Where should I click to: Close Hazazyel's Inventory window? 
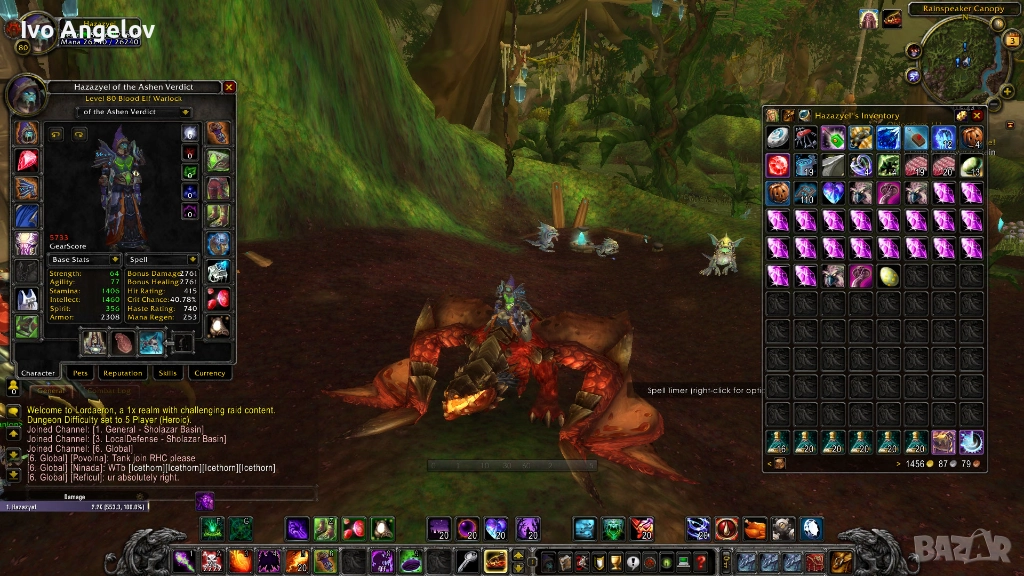pos(977,116)
